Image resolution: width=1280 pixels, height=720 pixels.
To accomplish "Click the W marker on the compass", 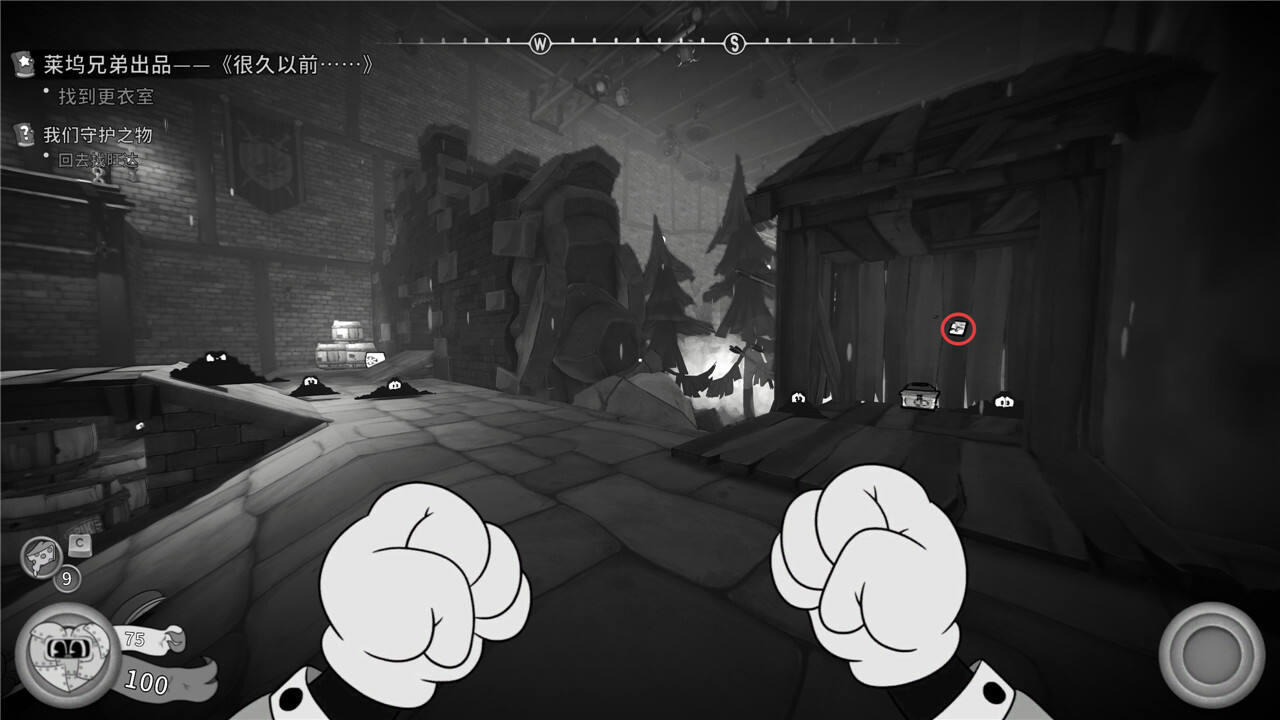I will point(540,43).
